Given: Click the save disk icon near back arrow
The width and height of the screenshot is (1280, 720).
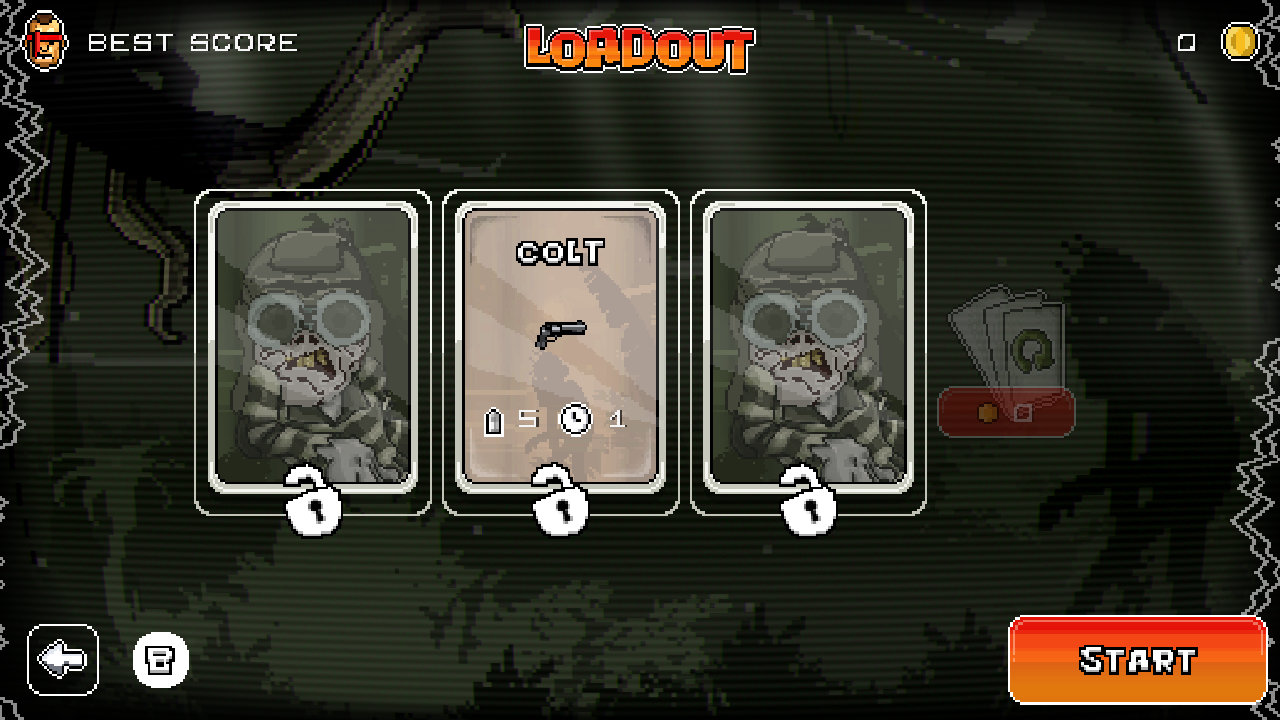Looking at the screenshot, I should click(x=160, y=658).
